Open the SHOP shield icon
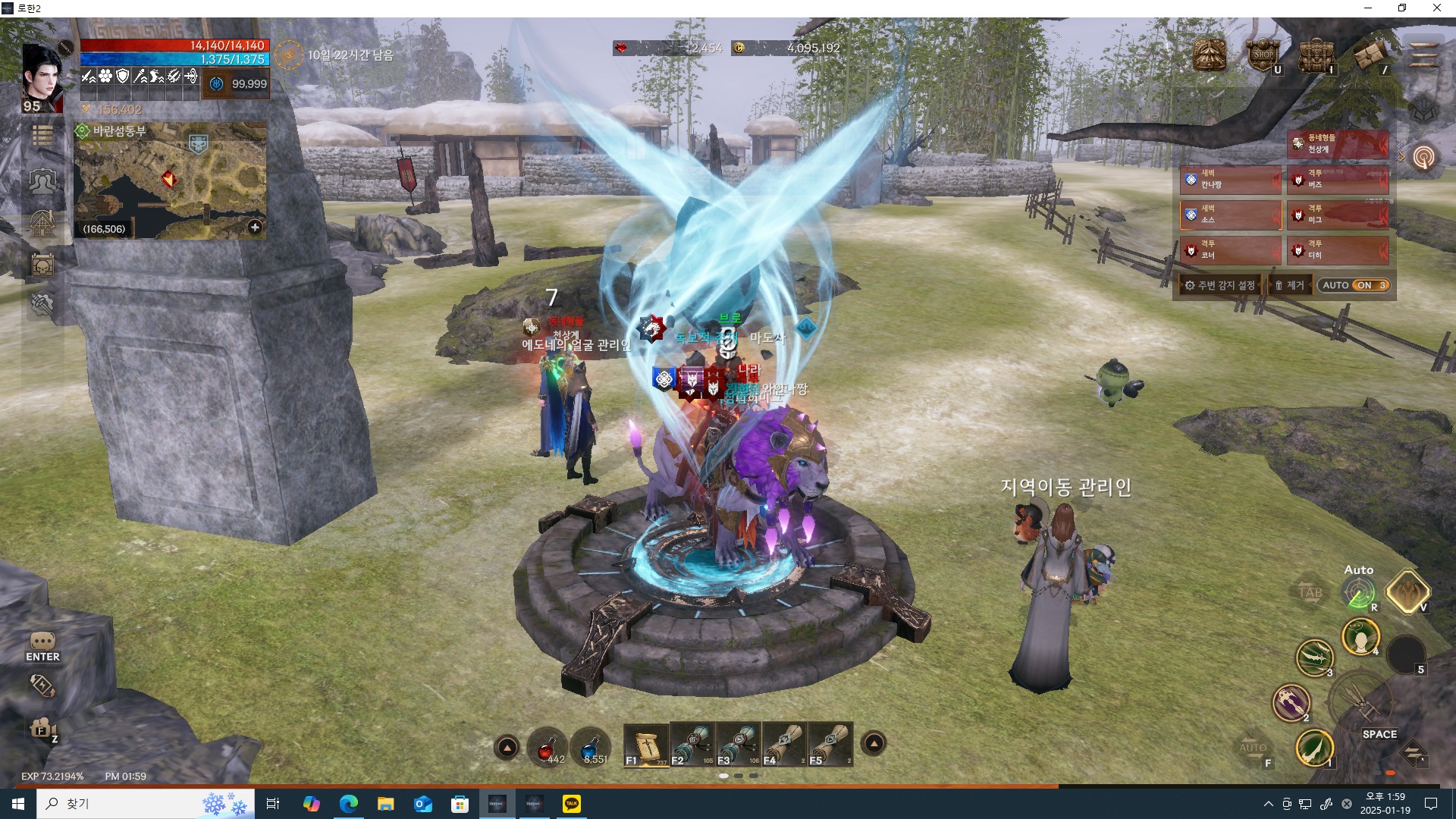 tap(1263, 55)
